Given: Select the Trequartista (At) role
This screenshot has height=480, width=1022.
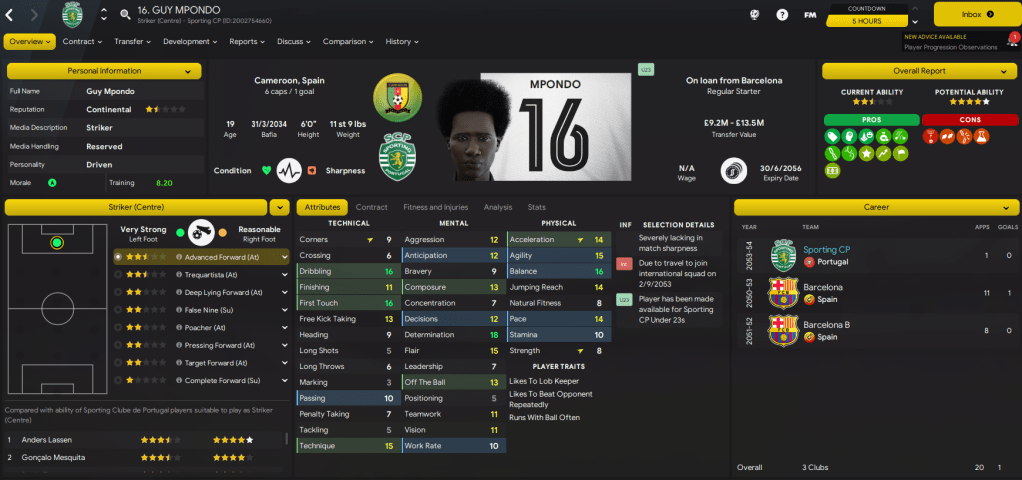Looking at the screenshot, I should [x=205, y=274].
